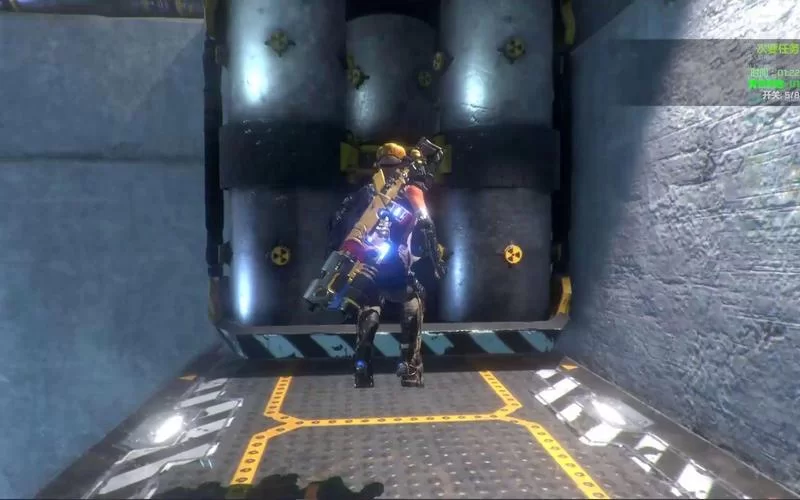This screenshot has height=500, width=800.
Task: Open the secondary mission tracker panel
Action: tap(777, 47)
